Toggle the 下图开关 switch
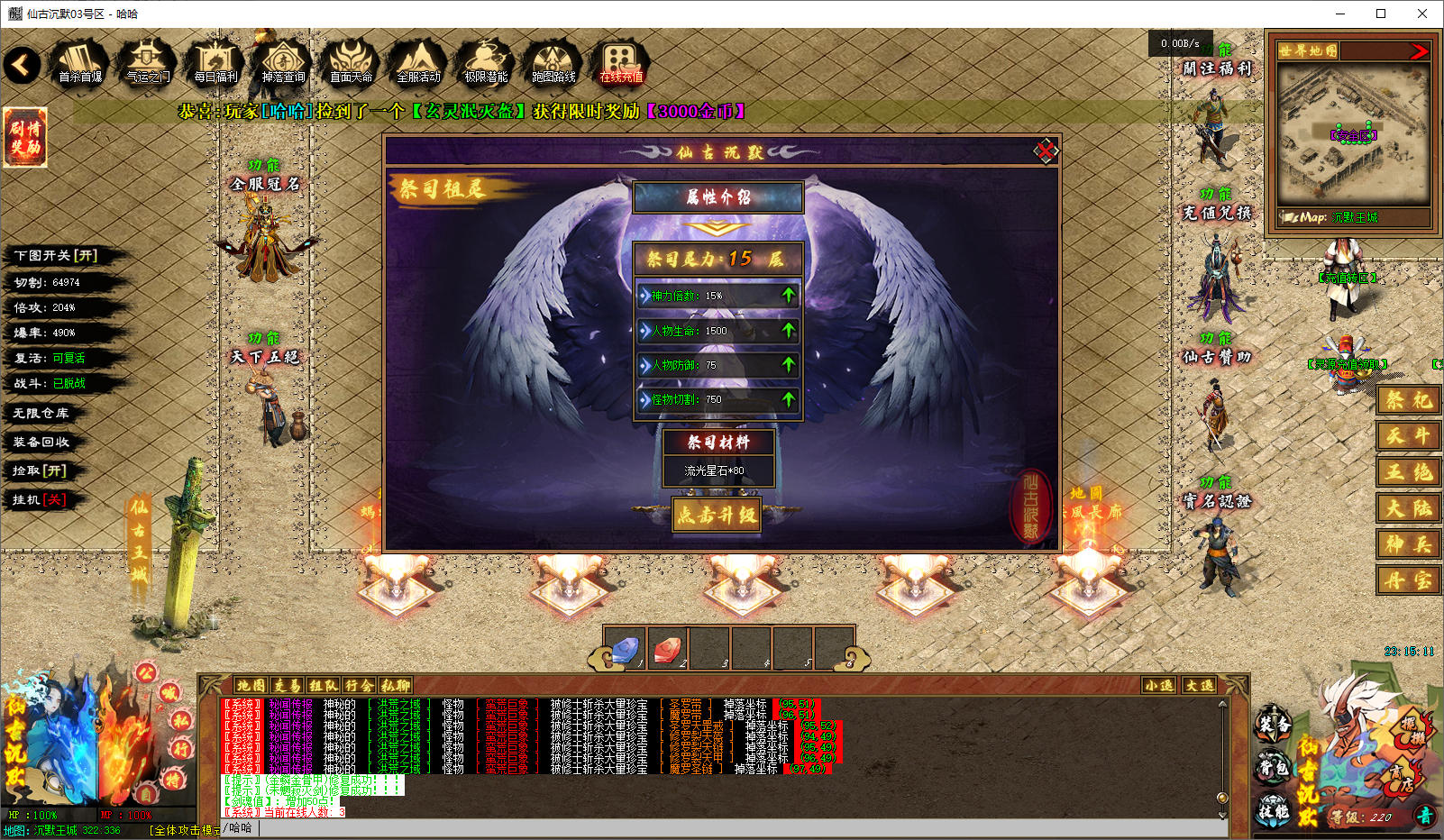The height and width of the screenshot is (840, 1444). tap(56, 256)
